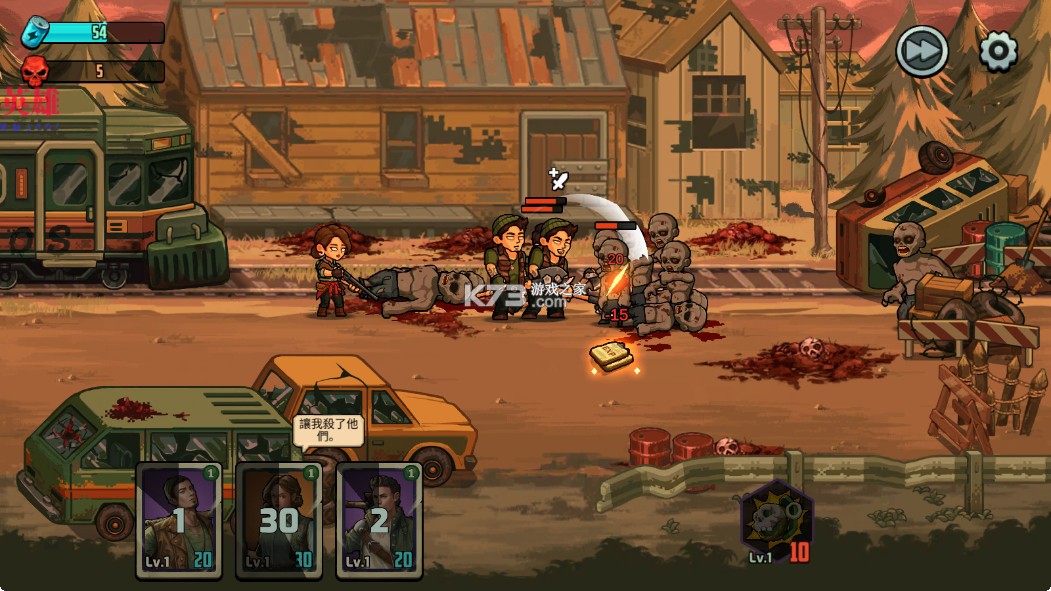Select the woman unit card costing 30
This screenshot has height=591, width=1051.
click(279, 520)
